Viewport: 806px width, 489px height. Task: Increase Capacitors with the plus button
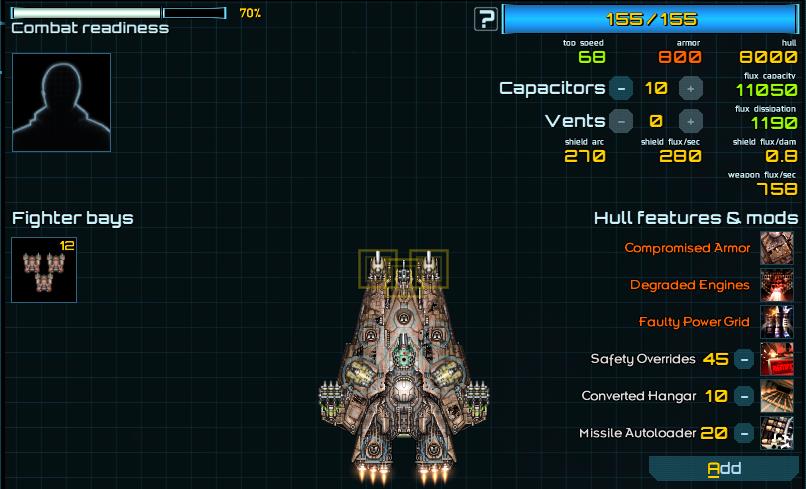(690, 88)
